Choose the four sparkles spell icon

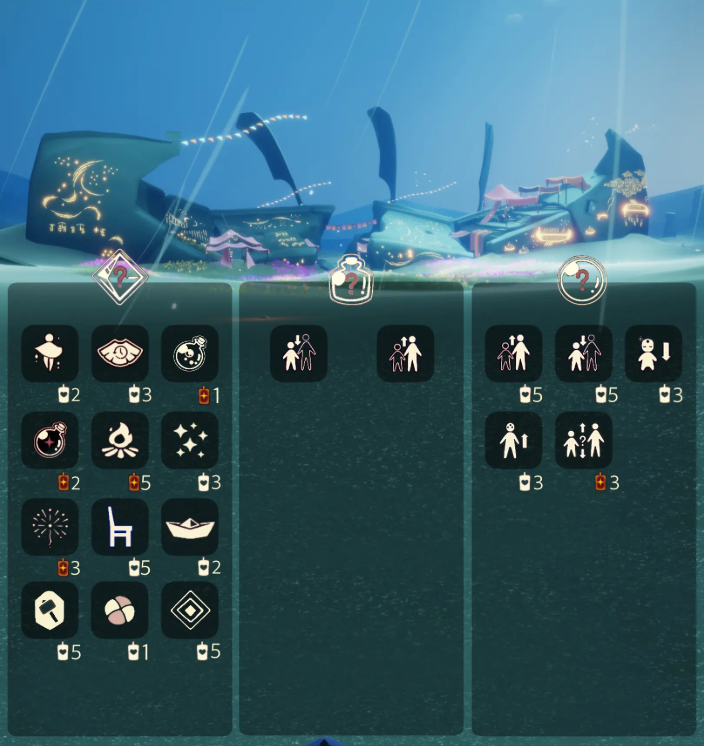[190, 440]
